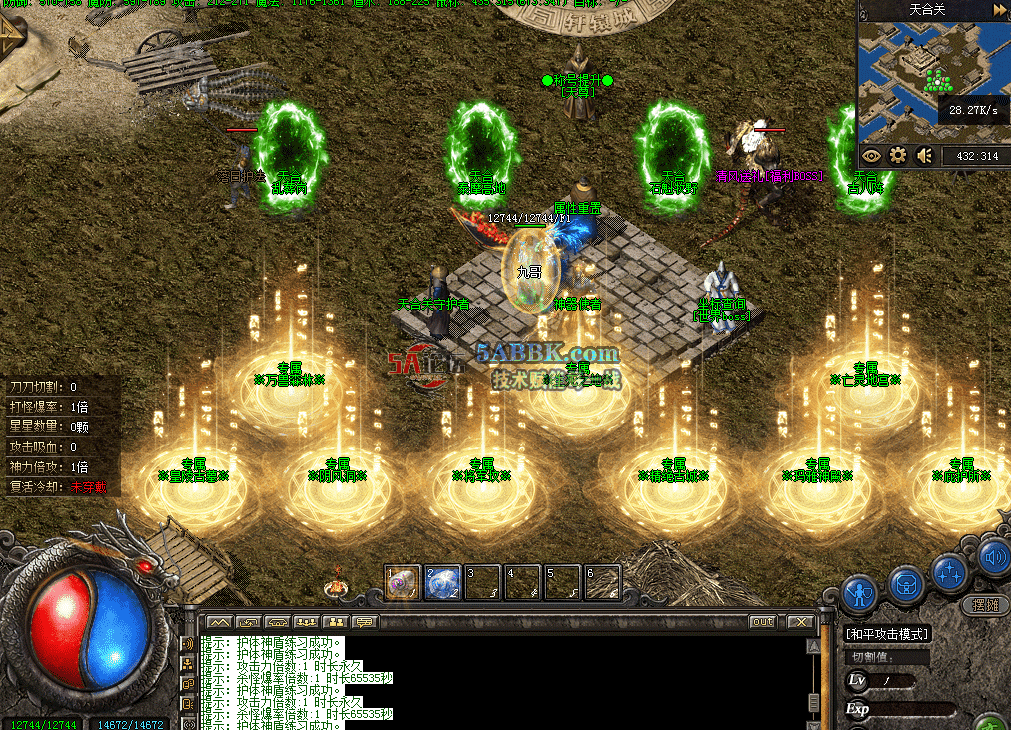Viewport: 1011px width, 730px height.
Task: Switch the 和平攻击模式 attack mode
Action: (x=887, y=633)
